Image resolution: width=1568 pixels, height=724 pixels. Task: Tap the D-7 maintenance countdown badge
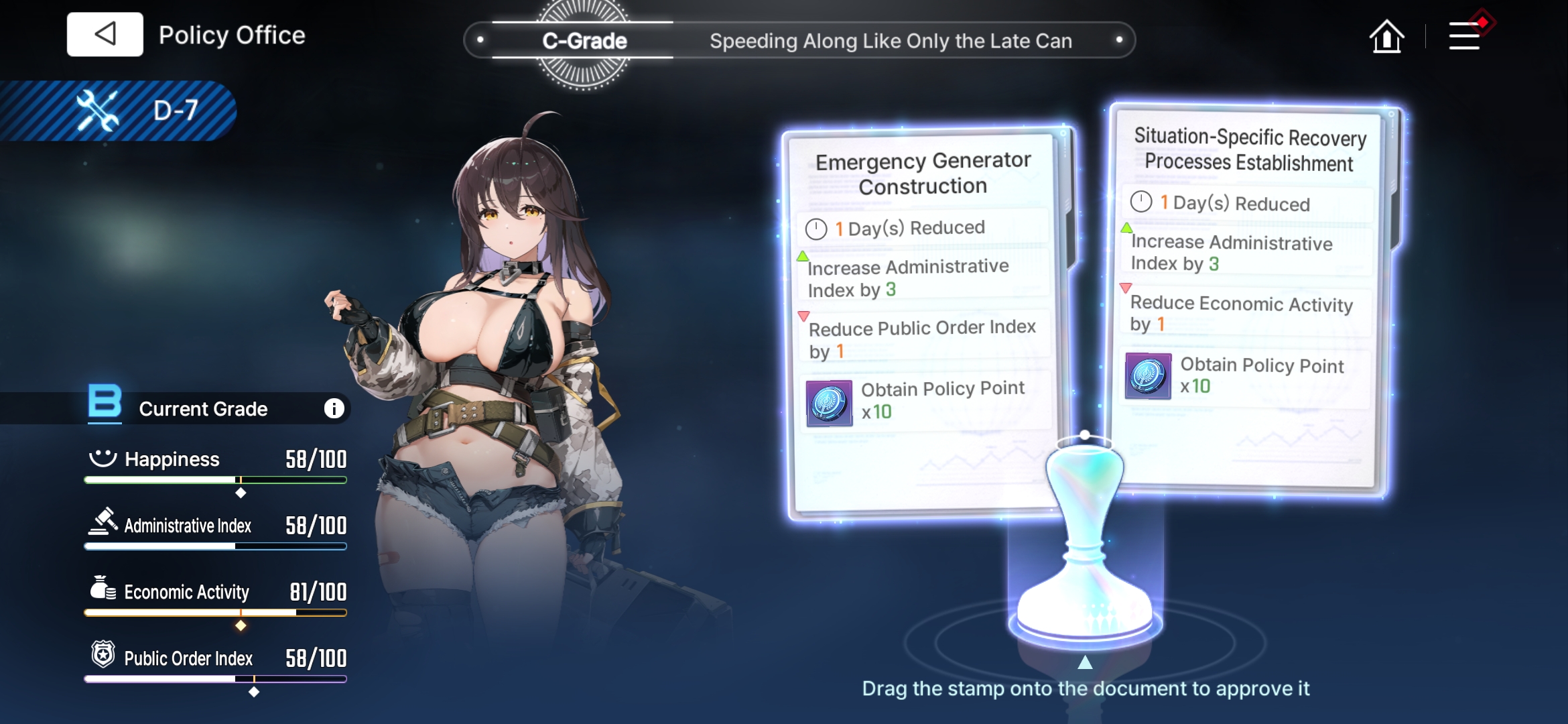(x=134, y=111)
